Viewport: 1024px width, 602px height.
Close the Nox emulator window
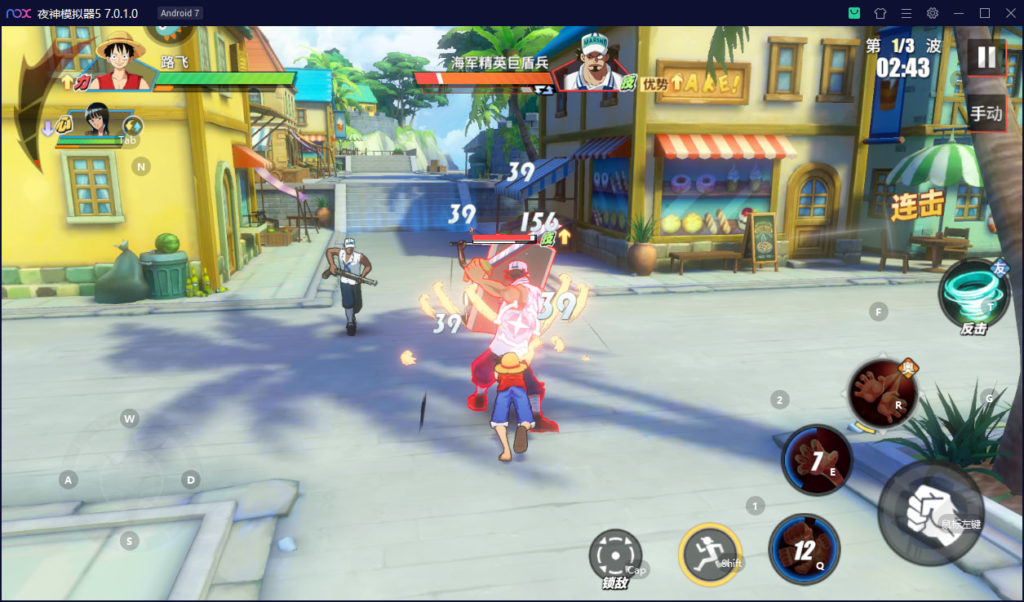tap(1009, 13)
